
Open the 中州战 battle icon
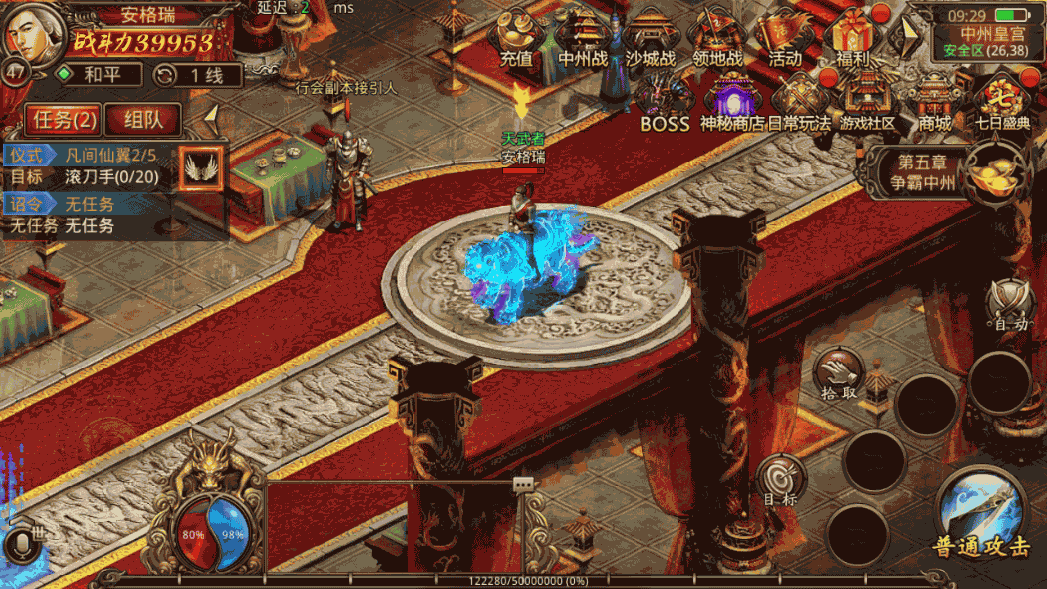pos(583,37)
